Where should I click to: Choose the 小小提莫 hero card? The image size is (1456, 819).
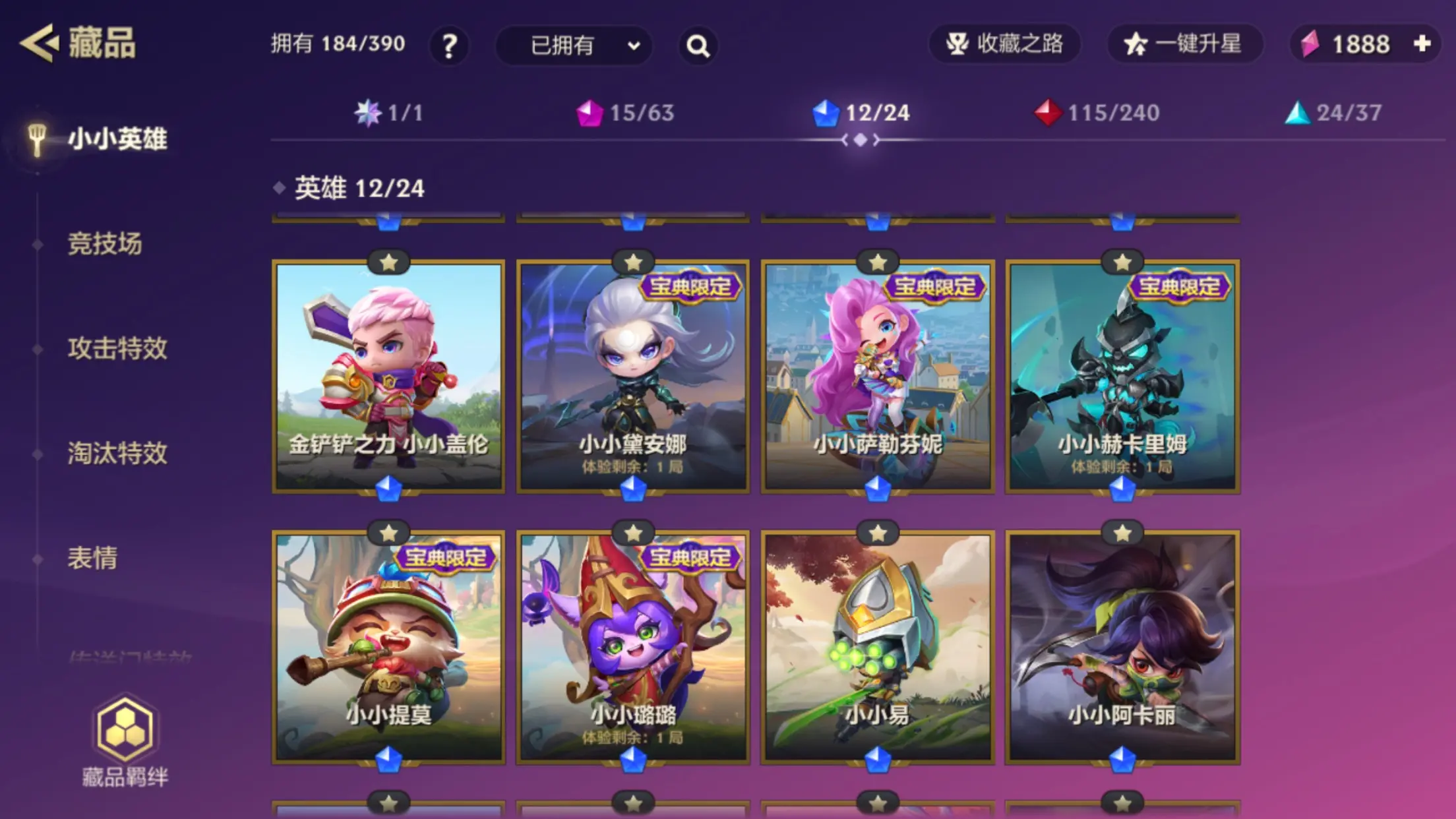[388, 646]
